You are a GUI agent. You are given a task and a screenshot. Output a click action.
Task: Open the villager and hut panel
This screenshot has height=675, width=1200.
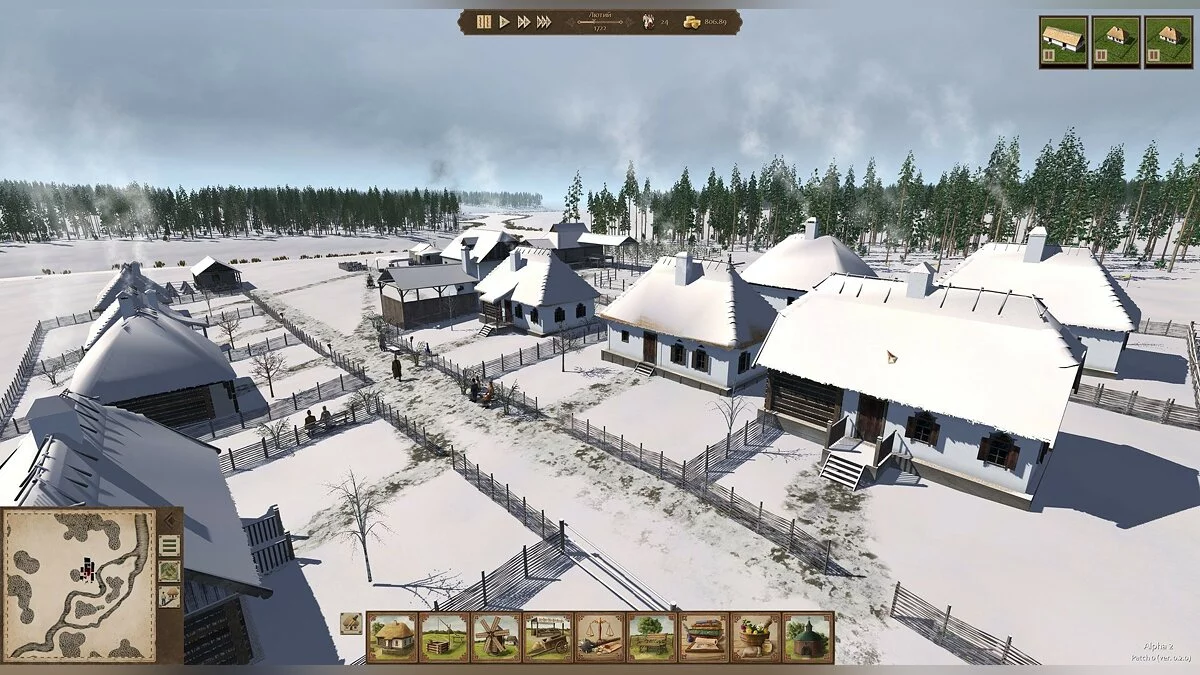[x=169, y=597]
